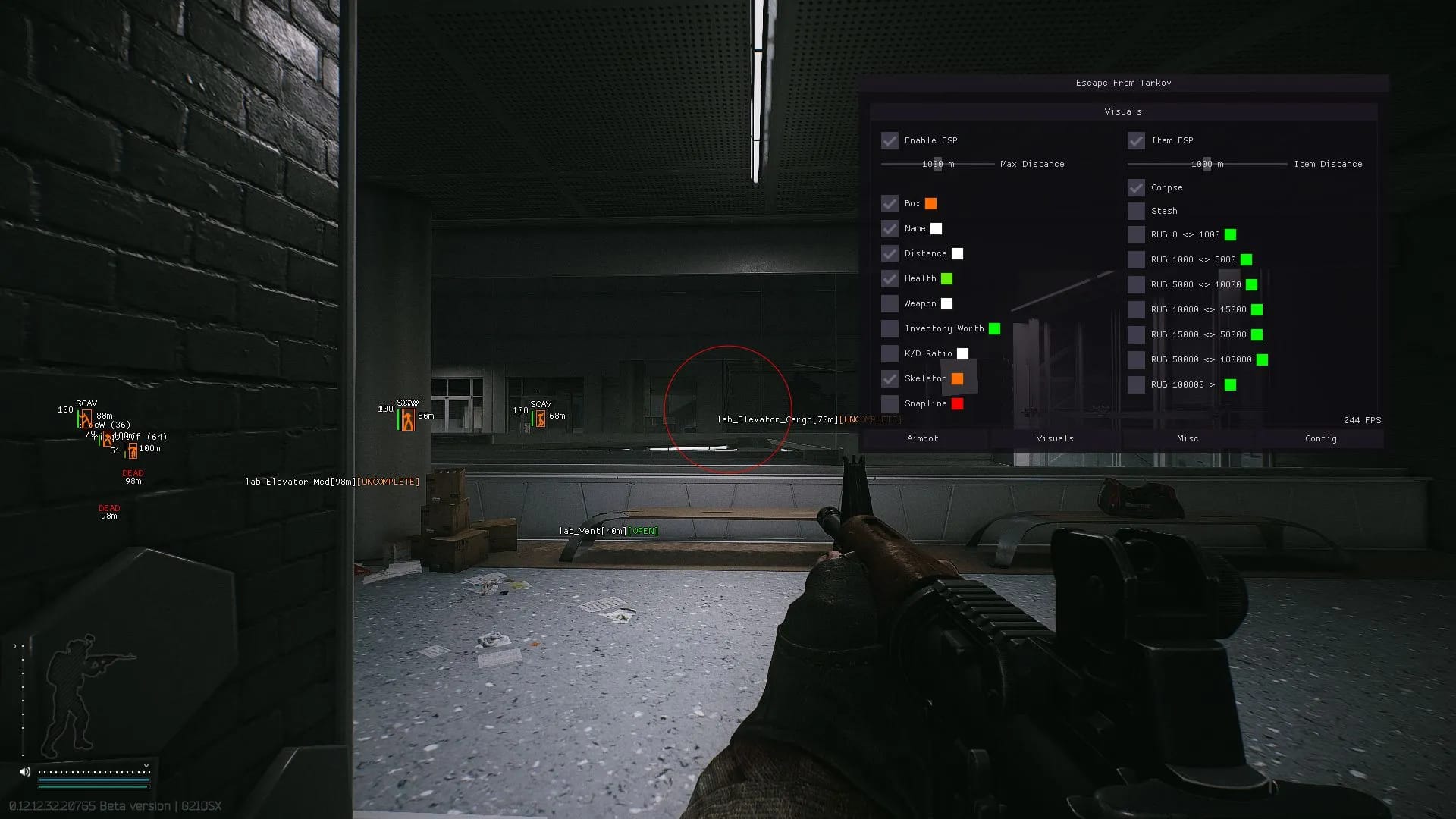
Task: Uncheck the Corpse checkbox
Action: pyautogui.click(x=1136, y=187)
